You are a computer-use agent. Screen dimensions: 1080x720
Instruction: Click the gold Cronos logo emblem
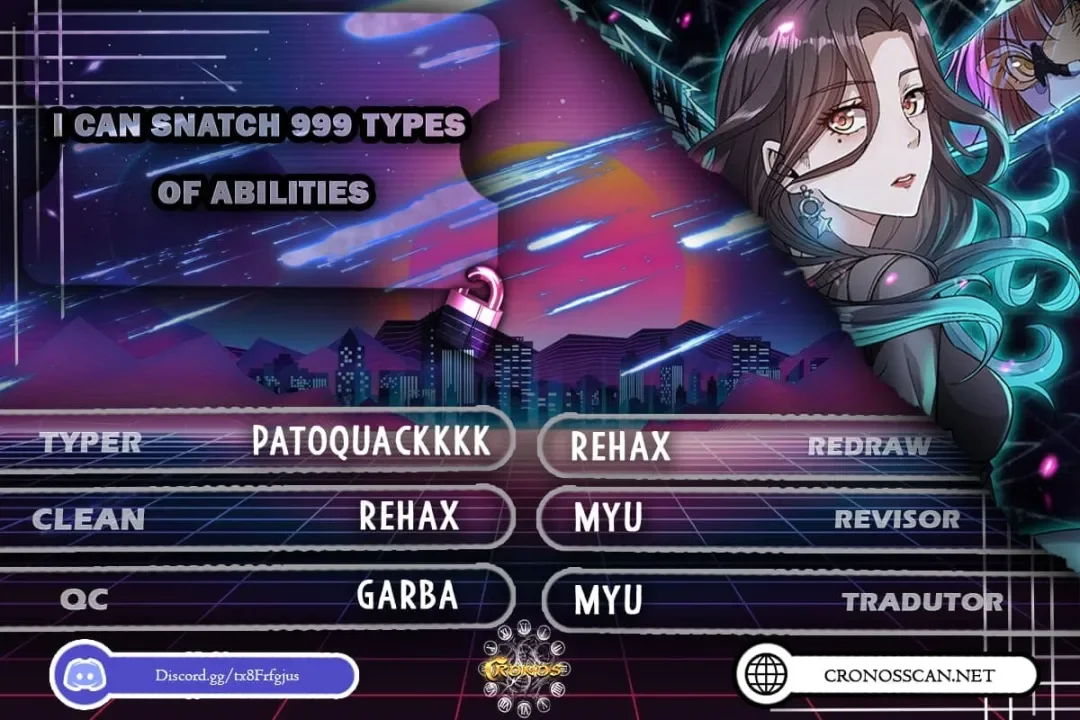coord(523,668)
